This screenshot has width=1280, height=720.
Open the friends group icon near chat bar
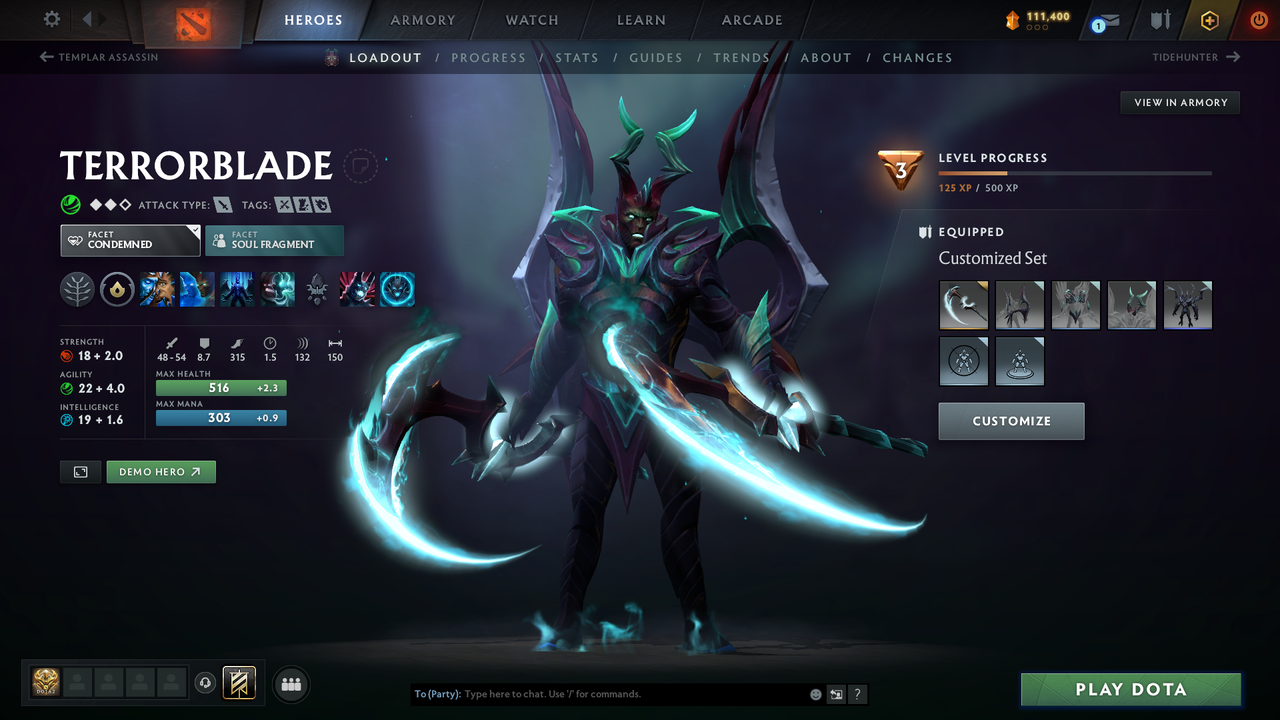tap(290, 683)
